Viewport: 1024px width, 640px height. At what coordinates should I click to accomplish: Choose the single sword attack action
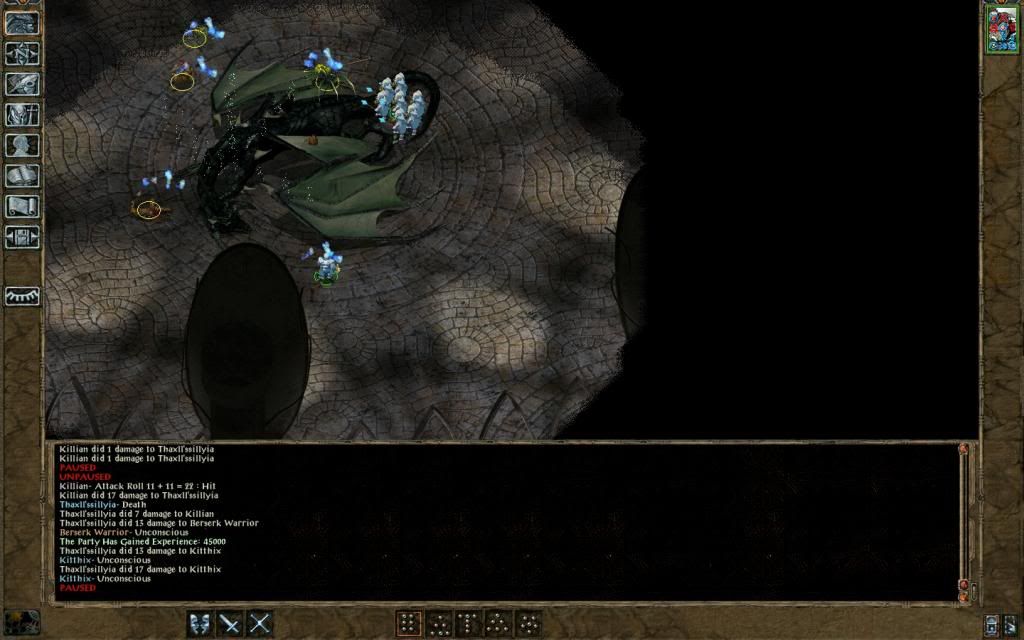(x=231, y=623)
